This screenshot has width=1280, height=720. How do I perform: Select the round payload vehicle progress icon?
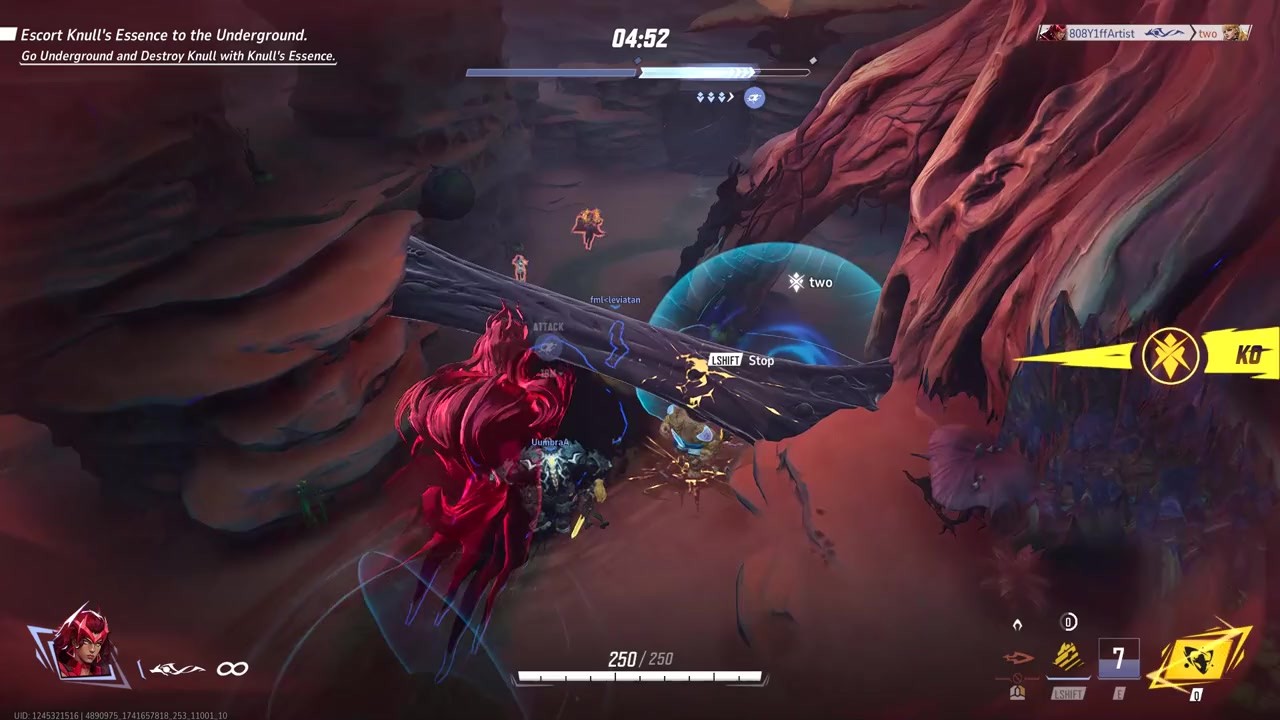click(x=754, y=97)
